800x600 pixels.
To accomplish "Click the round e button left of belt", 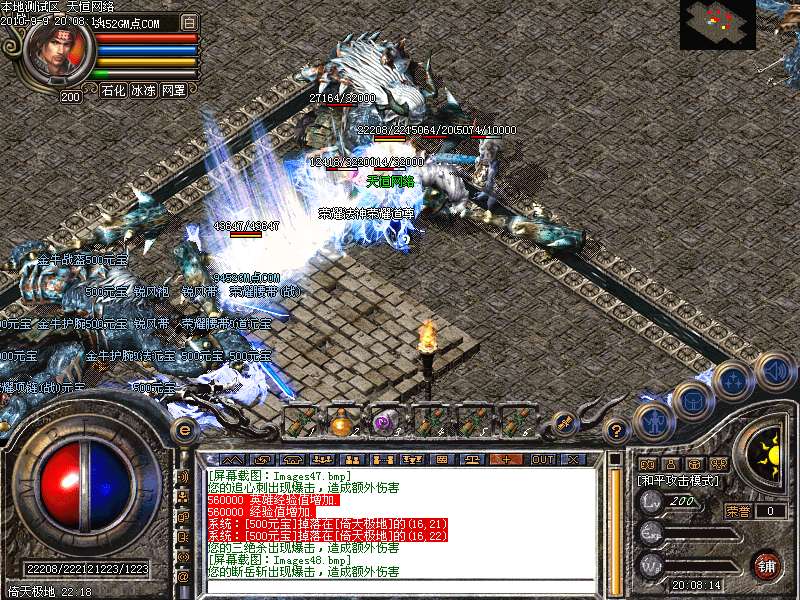I will pos(184,429).
